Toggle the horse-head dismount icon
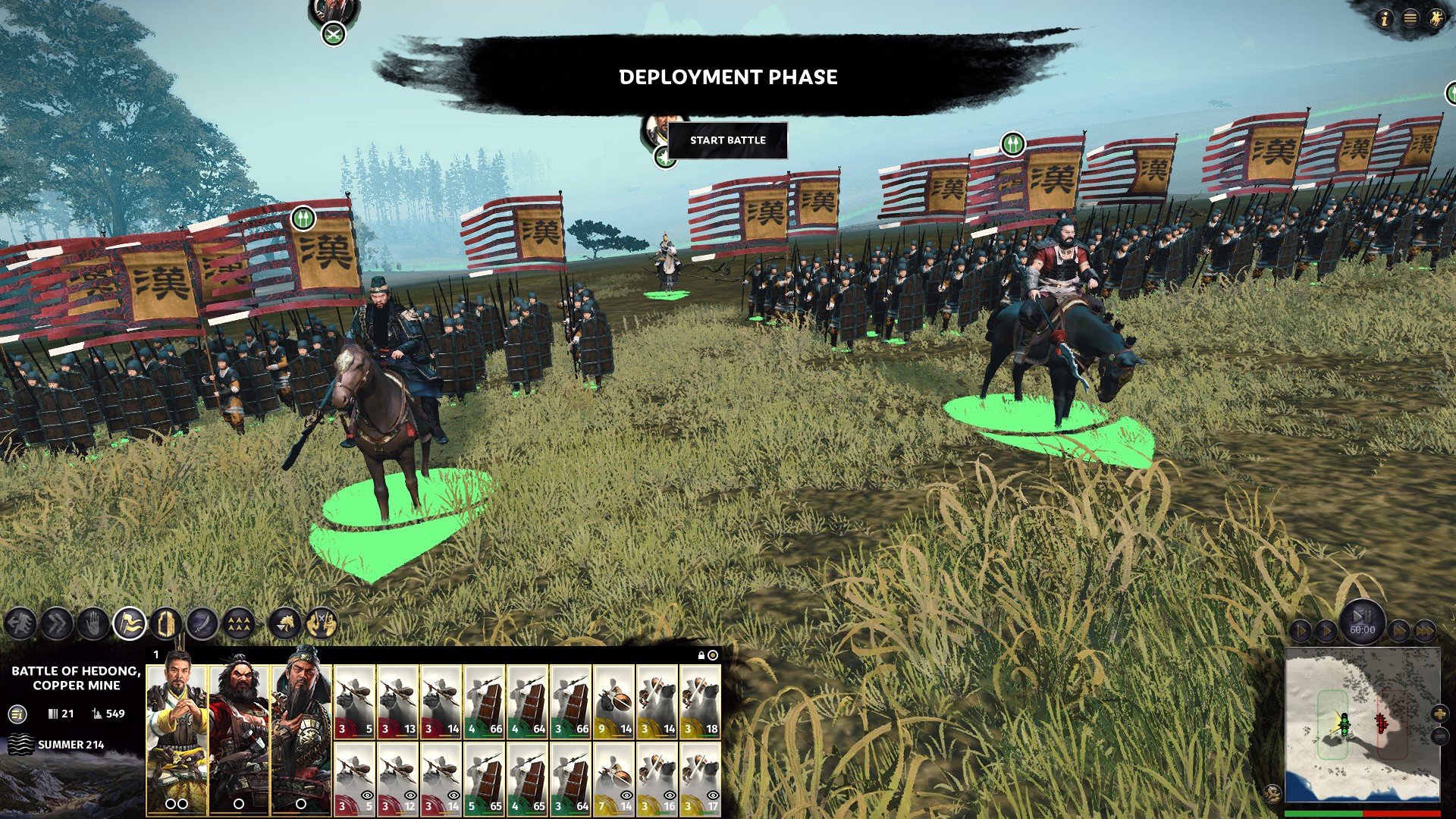The height and width of the screenshot is (819, 1456). pos(285,624)
